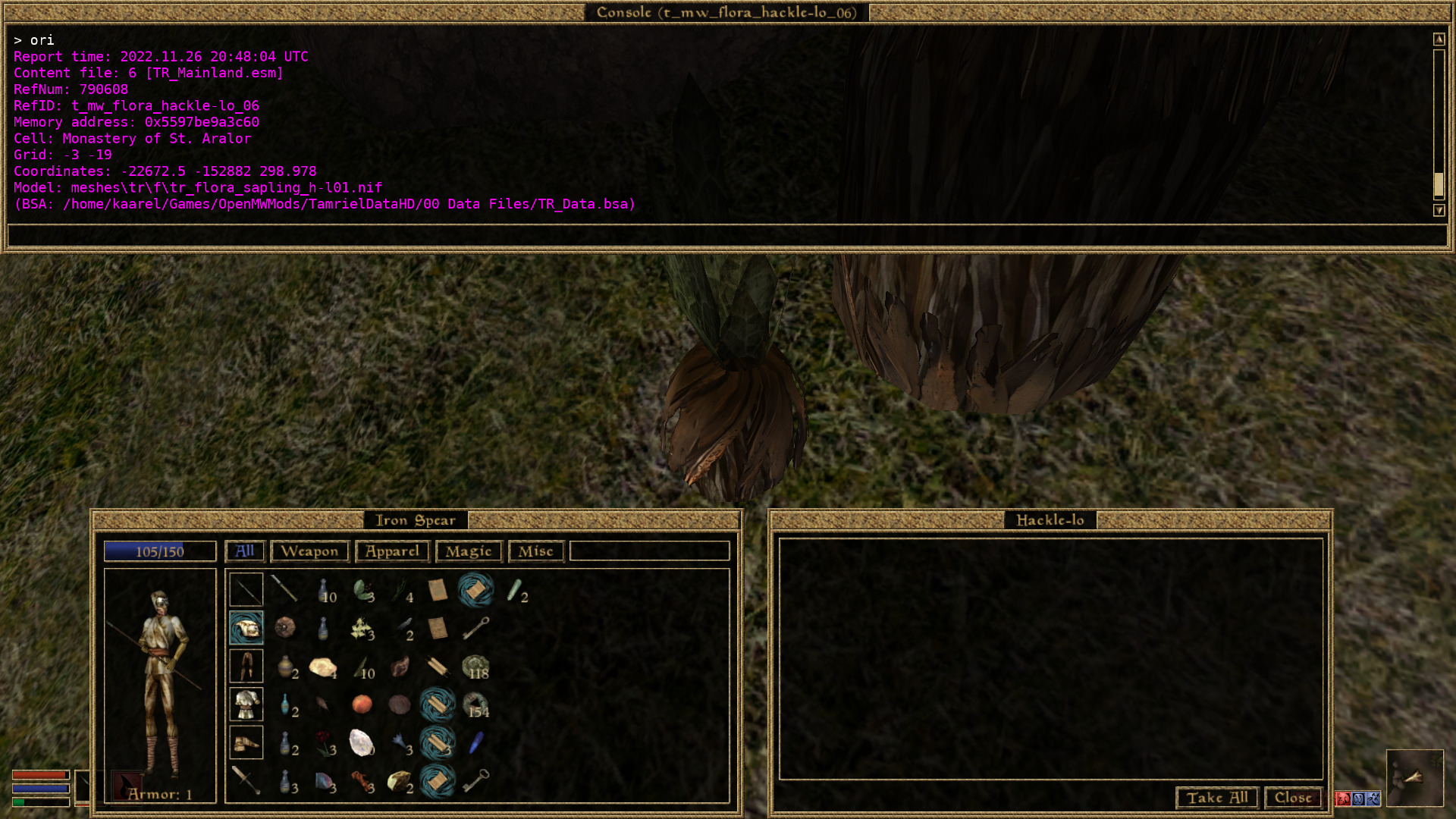The width and height of the screenshot is (1456, 819).
Task: Switch to the Misc items tab
Action: 535,551
